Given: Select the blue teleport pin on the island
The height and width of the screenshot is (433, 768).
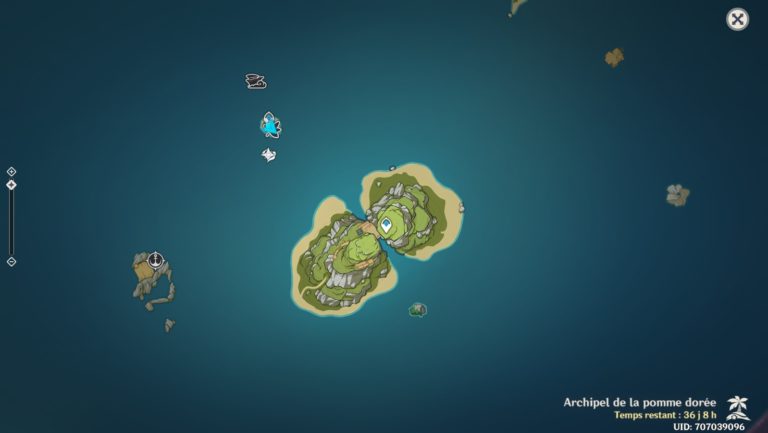Looking at the screenshot, I should [x=386, y=226].
